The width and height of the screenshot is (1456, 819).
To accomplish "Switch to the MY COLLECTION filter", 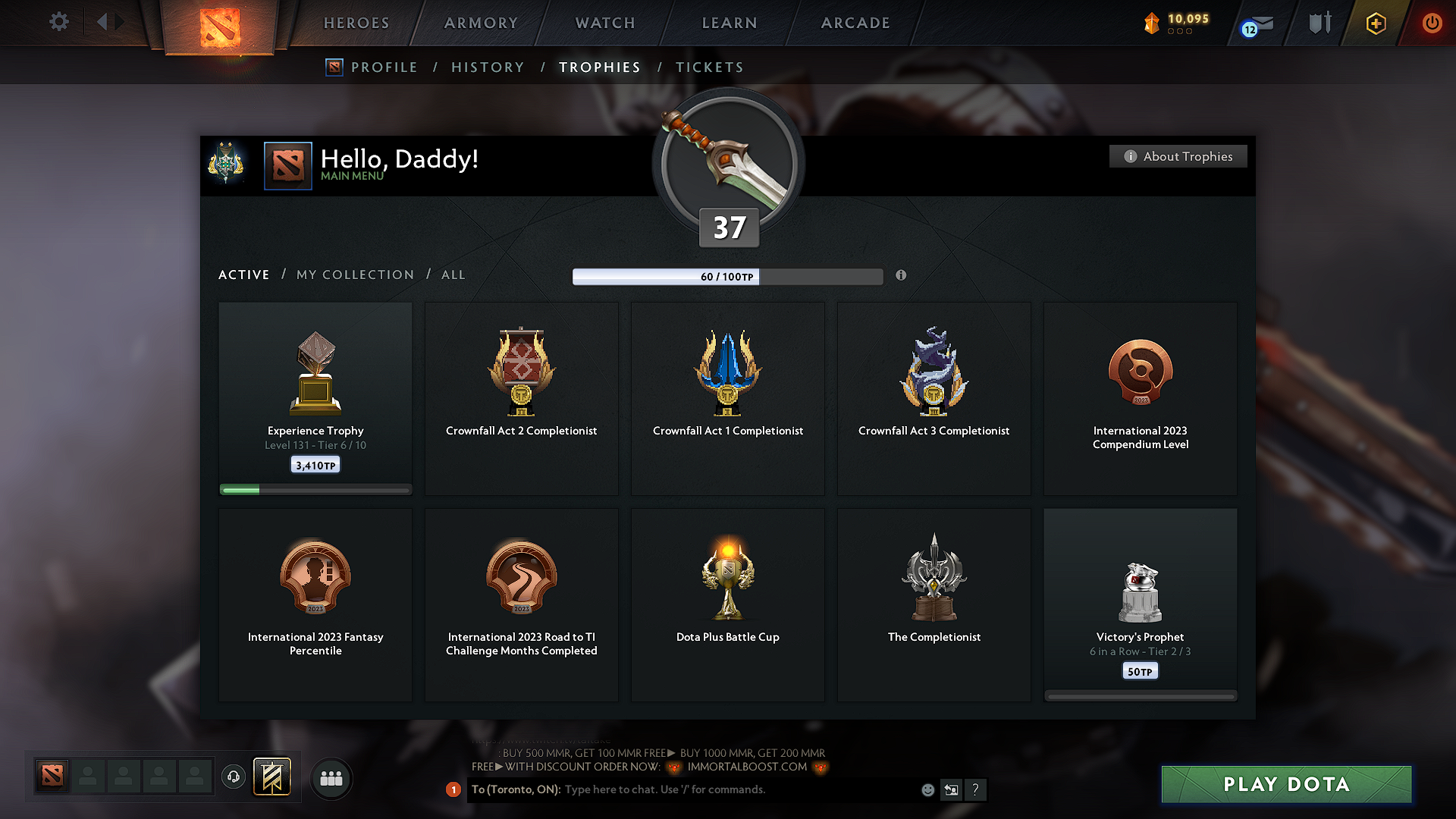I will pyautogui.click(x=354, y=275).
